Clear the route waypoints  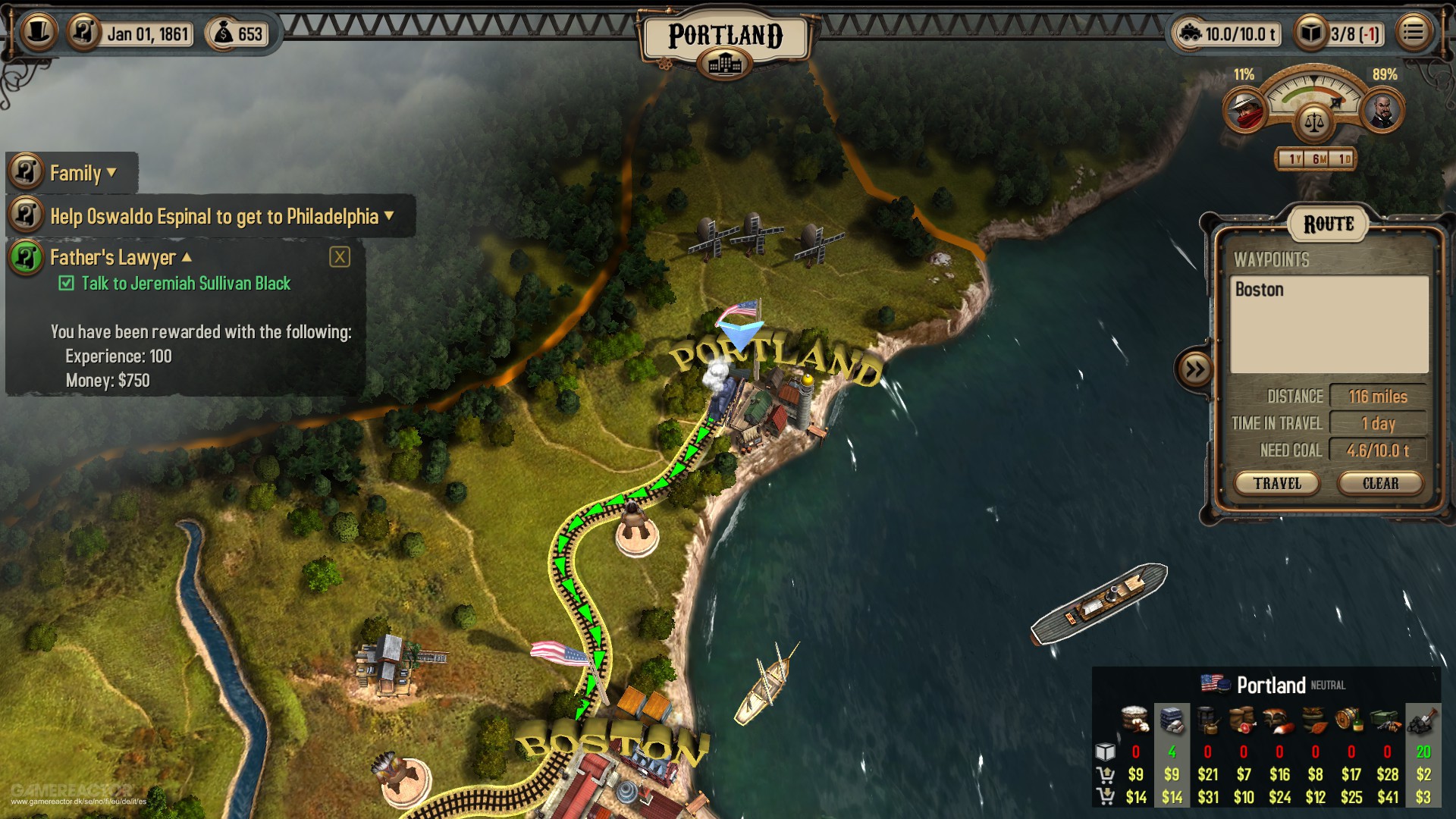coord(1379,483)
